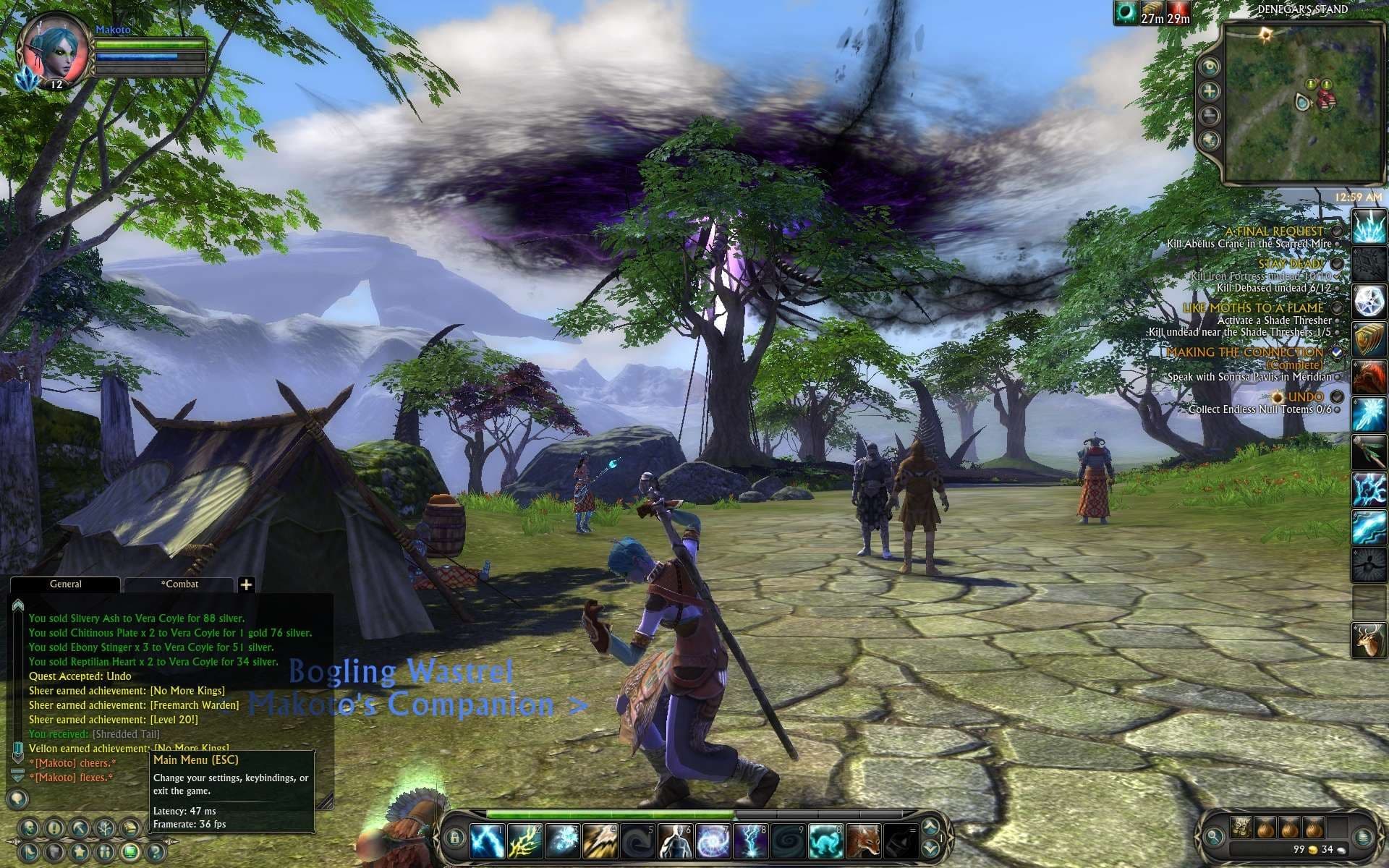The image size is (1389, 868).
Task: Click the red fox ability icon
Action: point(863,842)
